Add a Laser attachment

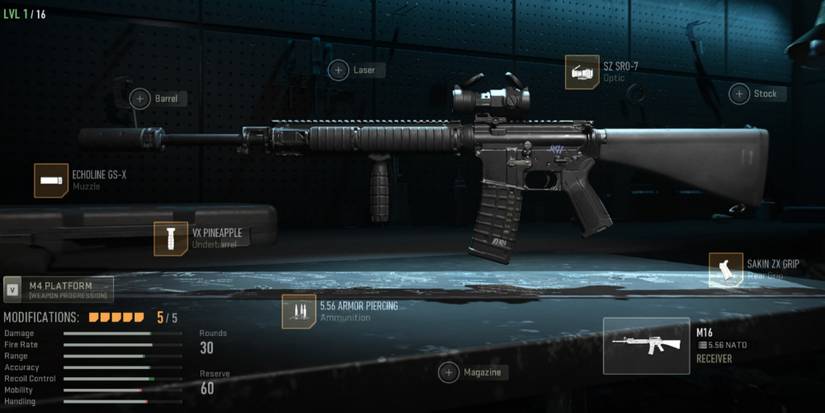tap(339, 70)
